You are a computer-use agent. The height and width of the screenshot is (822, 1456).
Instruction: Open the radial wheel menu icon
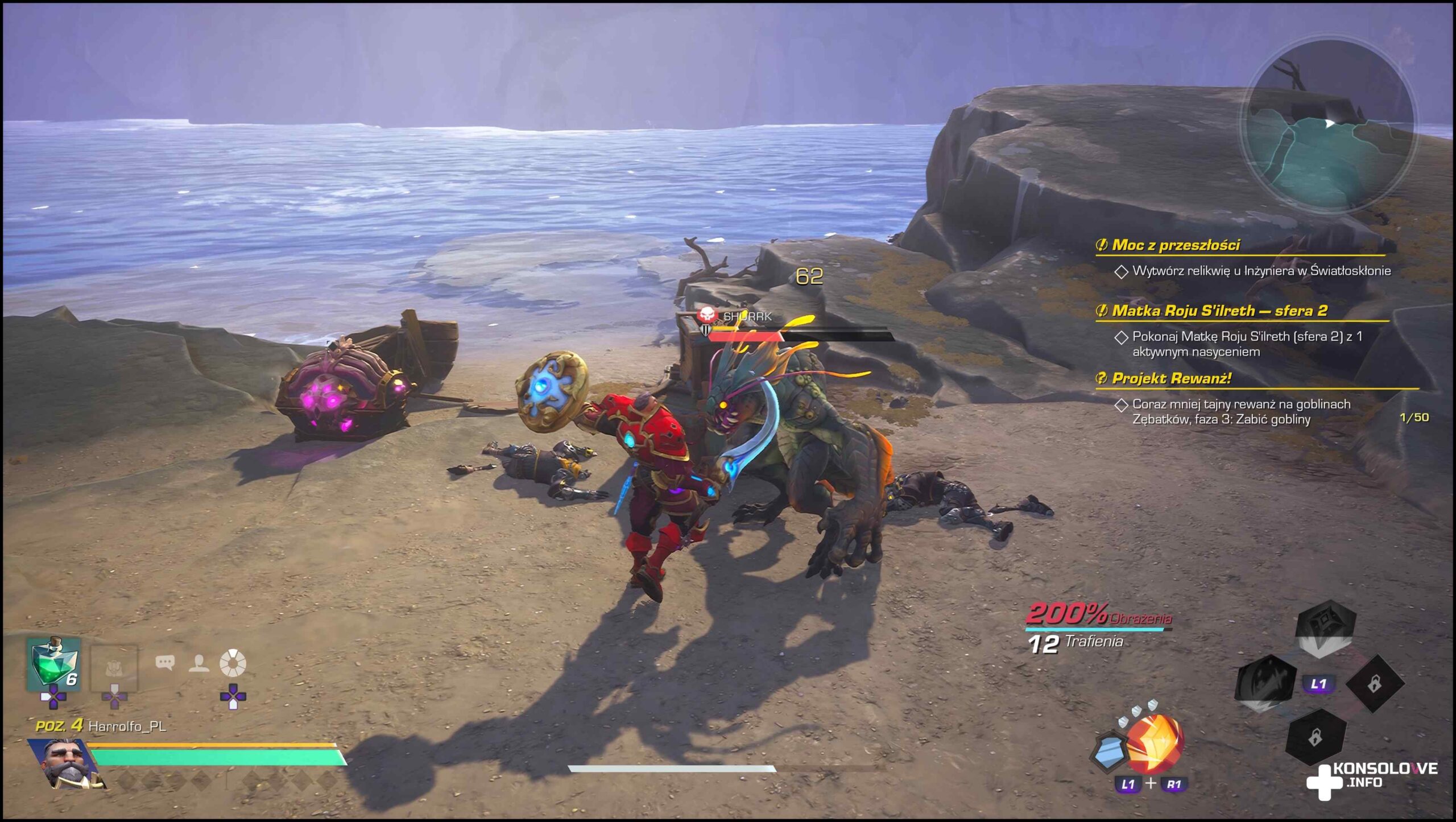click(233, 663)
